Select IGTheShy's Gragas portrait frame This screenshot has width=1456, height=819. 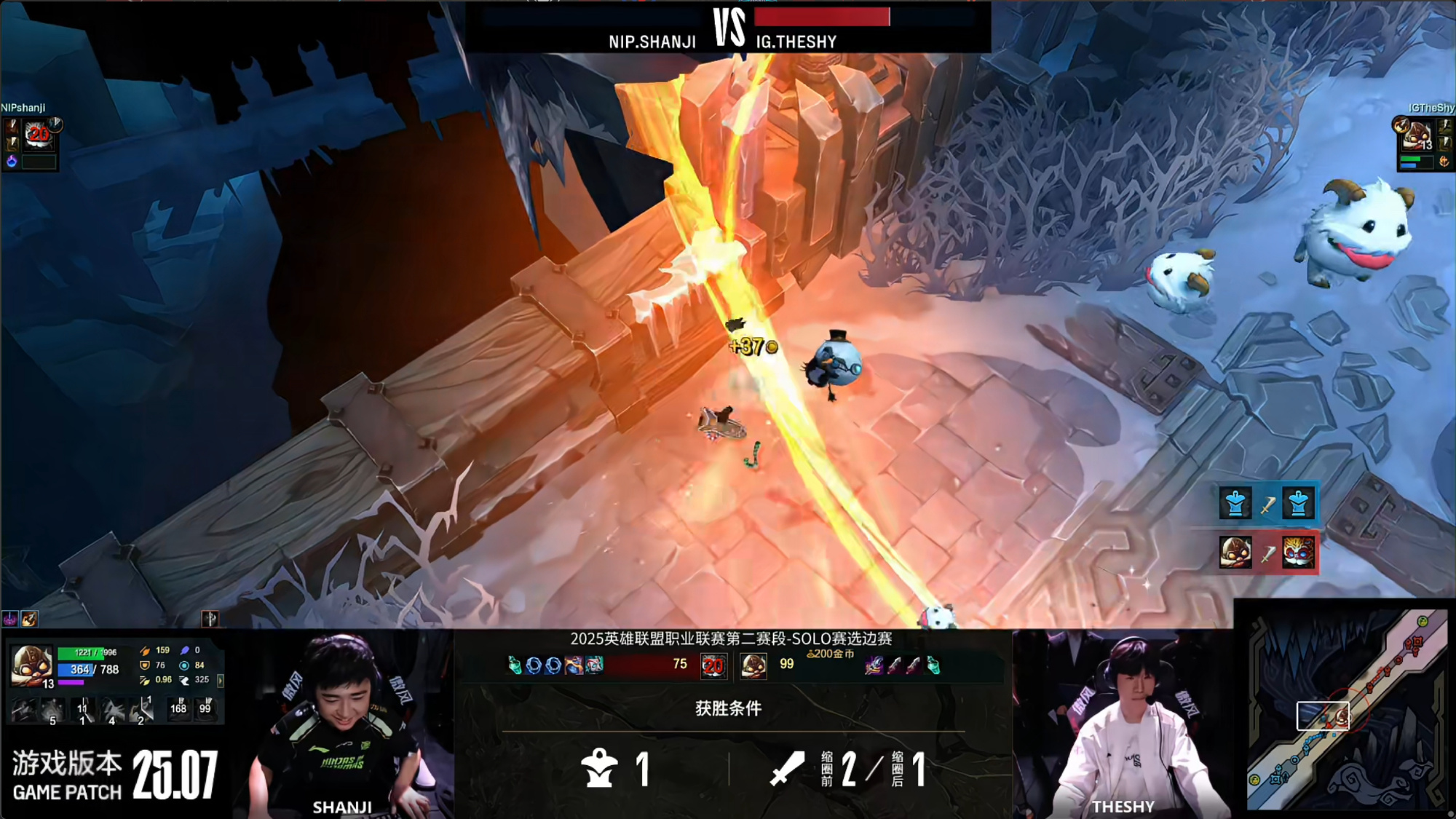pos(1416,135)
